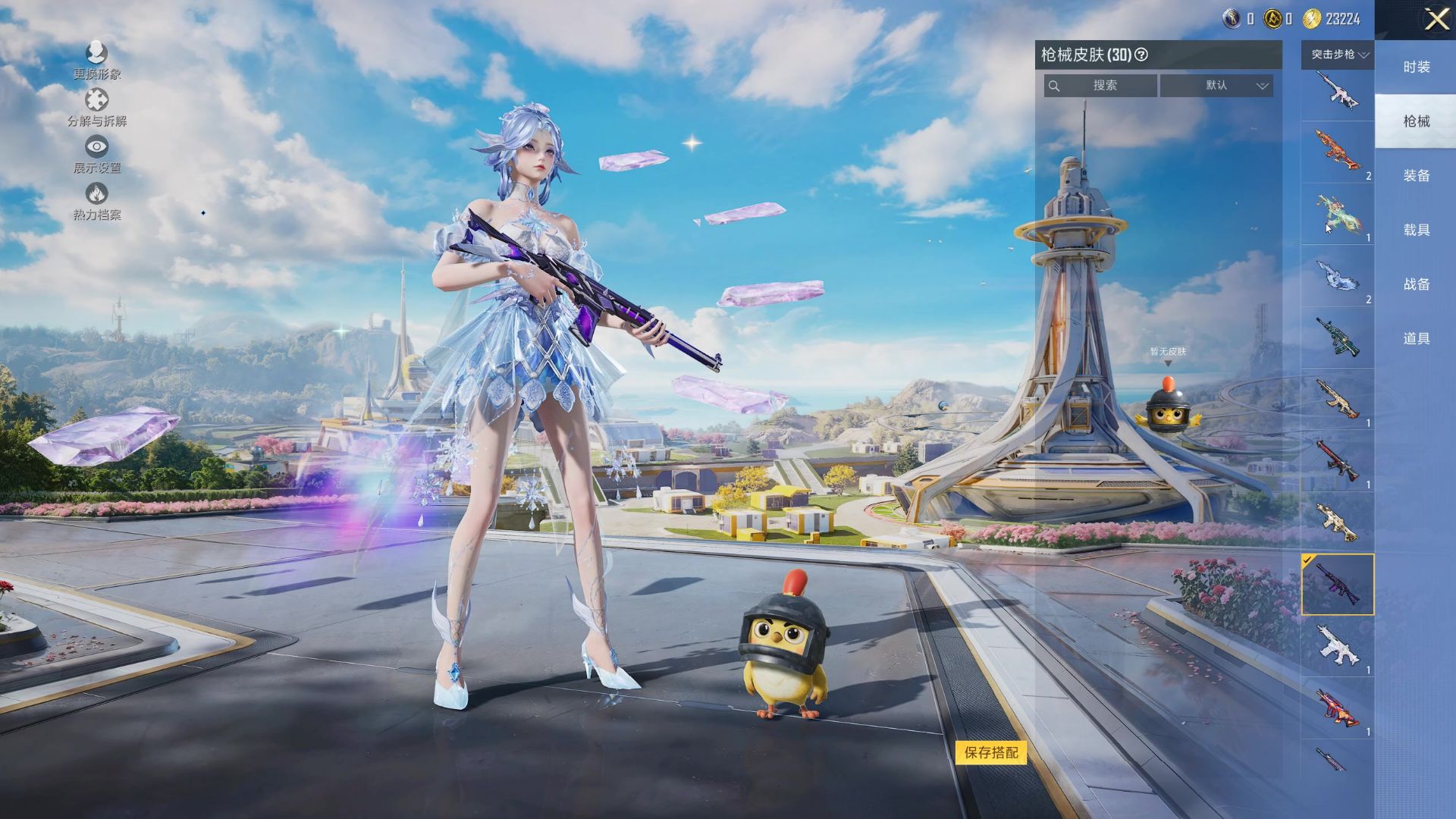Select the 枪械 firearms tab
The height and width of the screenshot is (819, 1456).
tap(1416, 121)
